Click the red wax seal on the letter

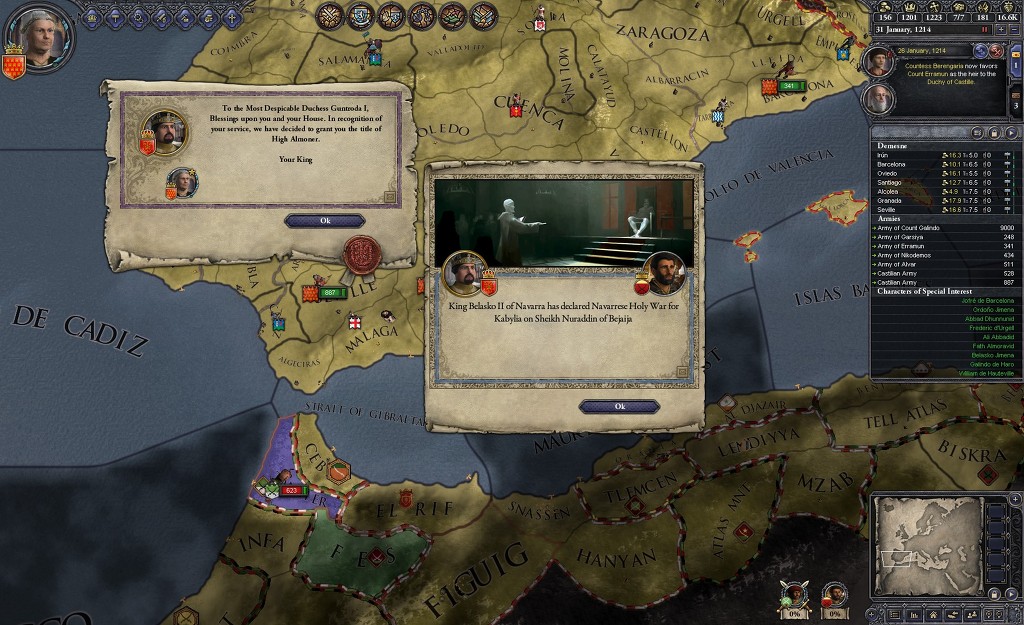(x=363, y=255)
